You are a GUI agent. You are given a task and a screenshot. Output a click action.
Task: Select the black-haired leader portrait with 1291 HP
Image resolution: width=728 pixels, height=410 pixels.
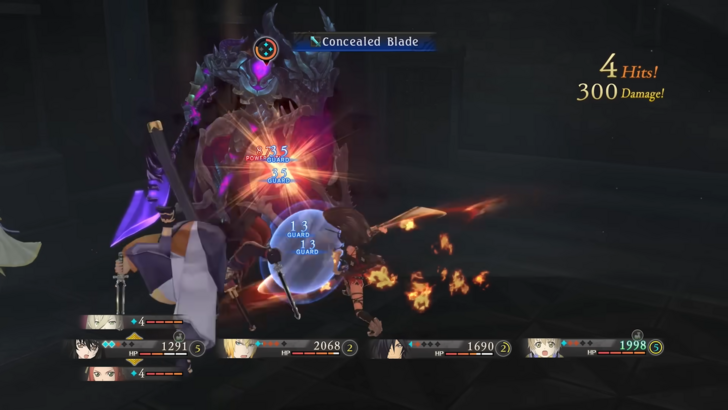pyautogui.click(x=87, y=348)
